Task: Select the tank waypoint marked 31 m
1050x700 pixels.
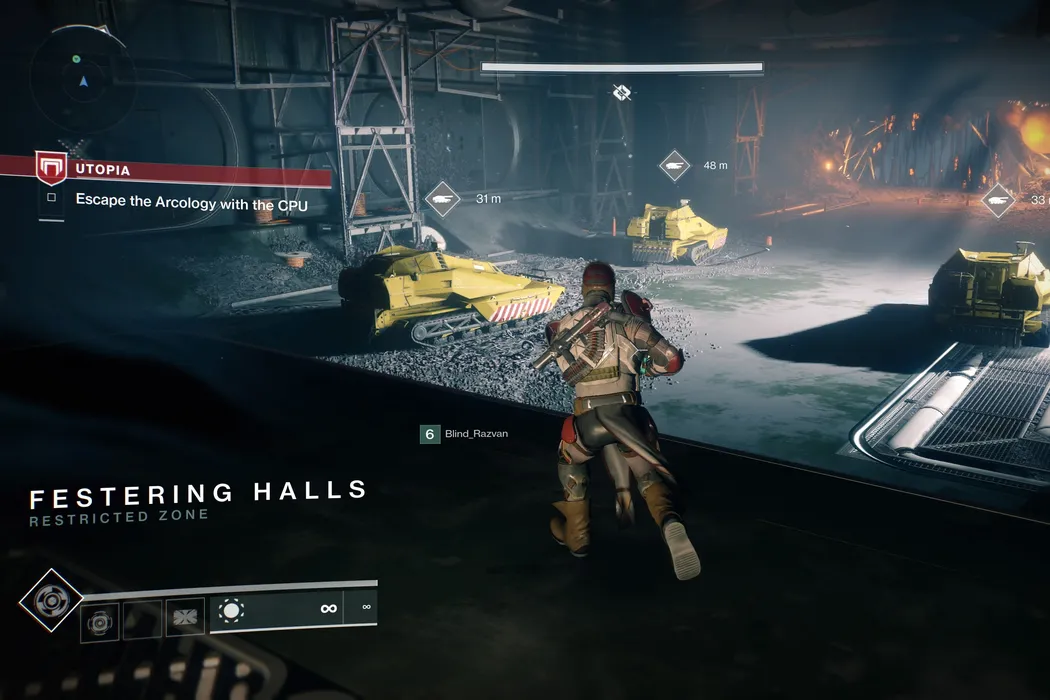Action: pyautogui.click(x=442, y=198)
